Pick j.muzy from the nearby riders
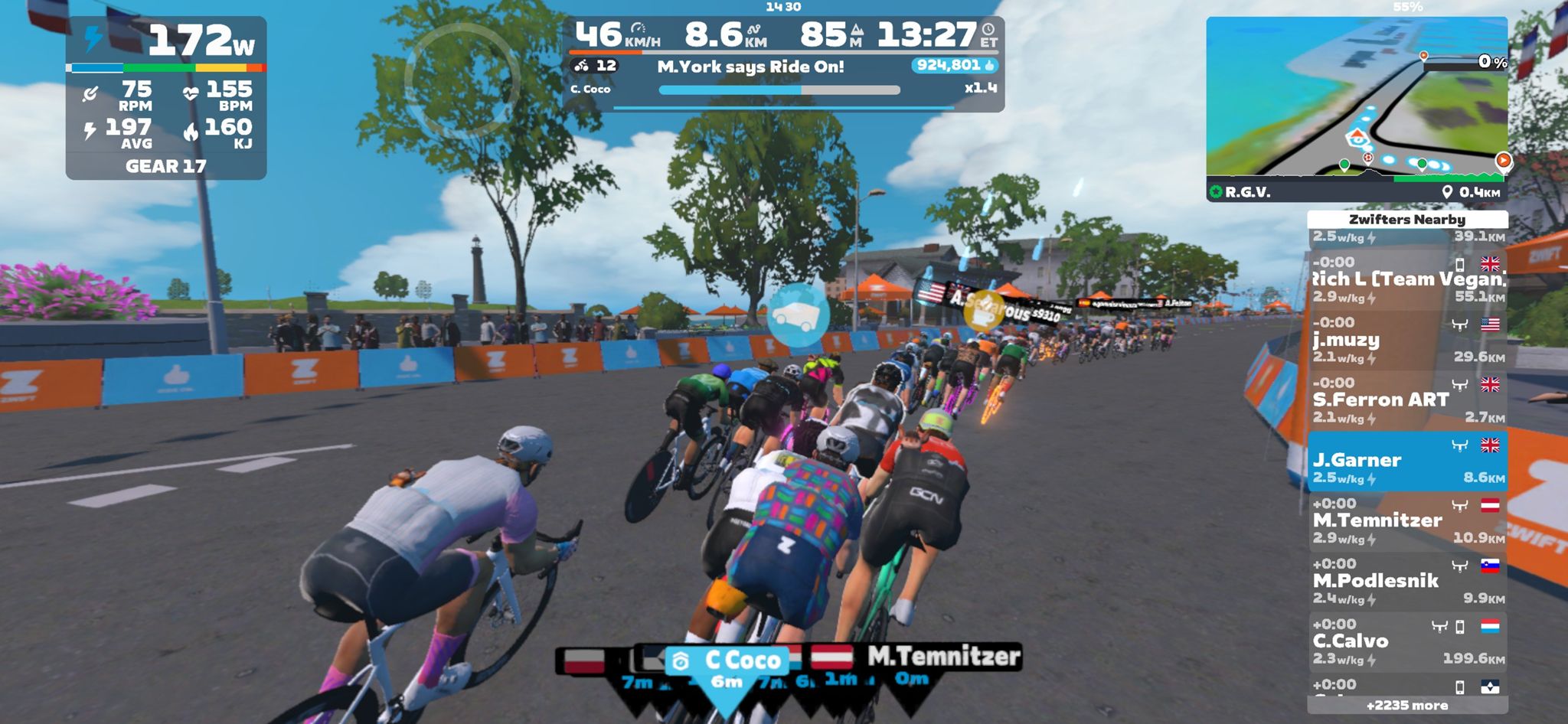This screenshot has height=724, width=1568. point(1407,341)
